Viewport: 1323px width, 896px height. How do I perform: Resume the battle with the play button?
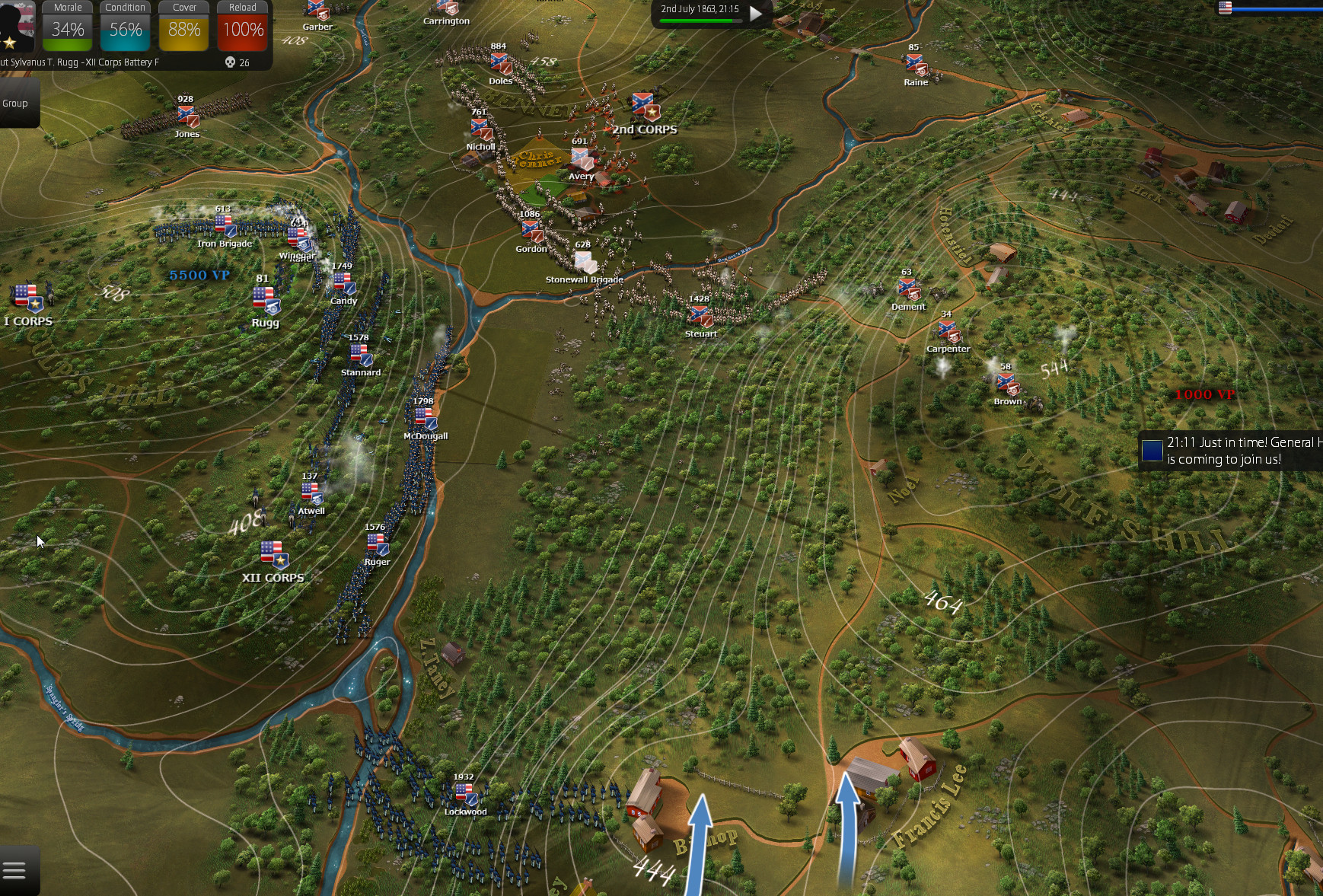755,13
